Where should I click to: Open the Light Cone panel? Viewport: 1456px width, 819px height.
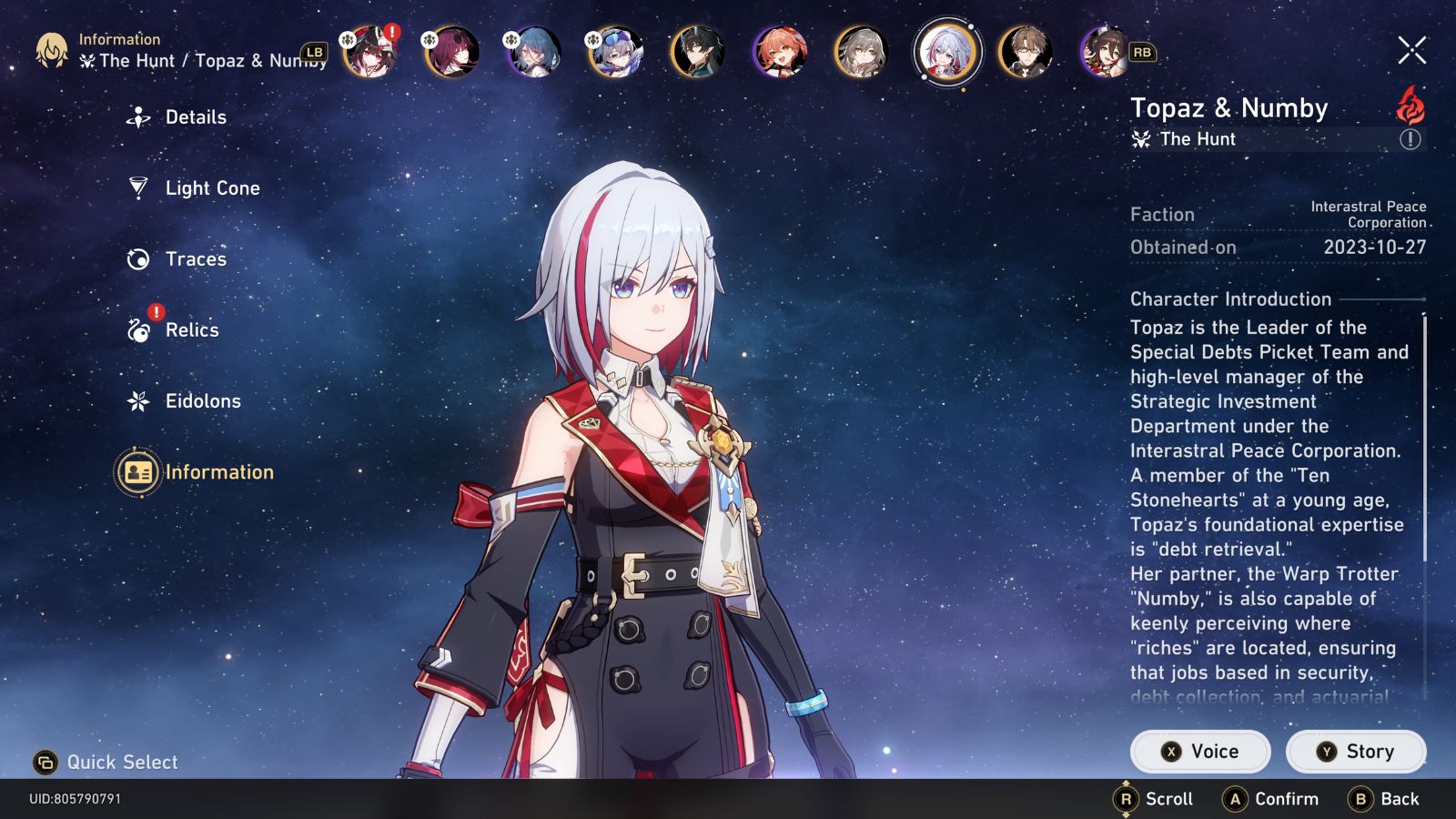point(138,187)
